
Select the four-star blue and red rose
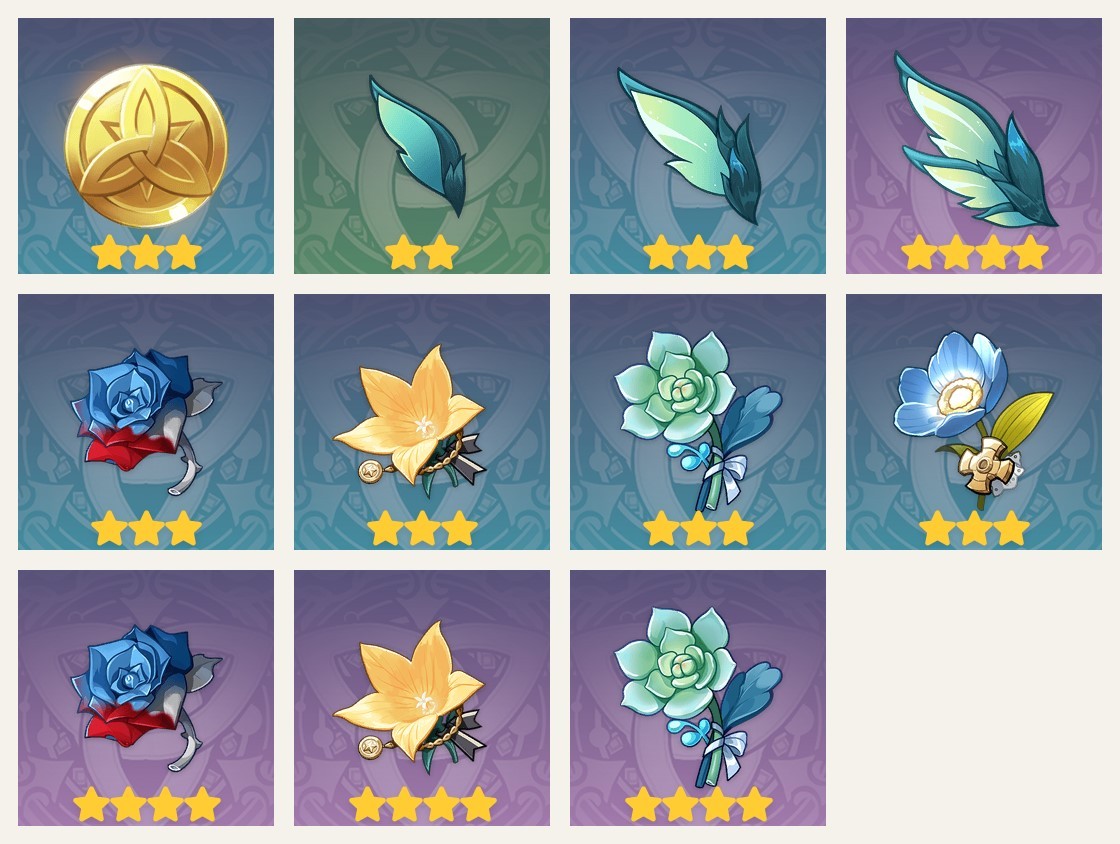click(x=146, y=698)
